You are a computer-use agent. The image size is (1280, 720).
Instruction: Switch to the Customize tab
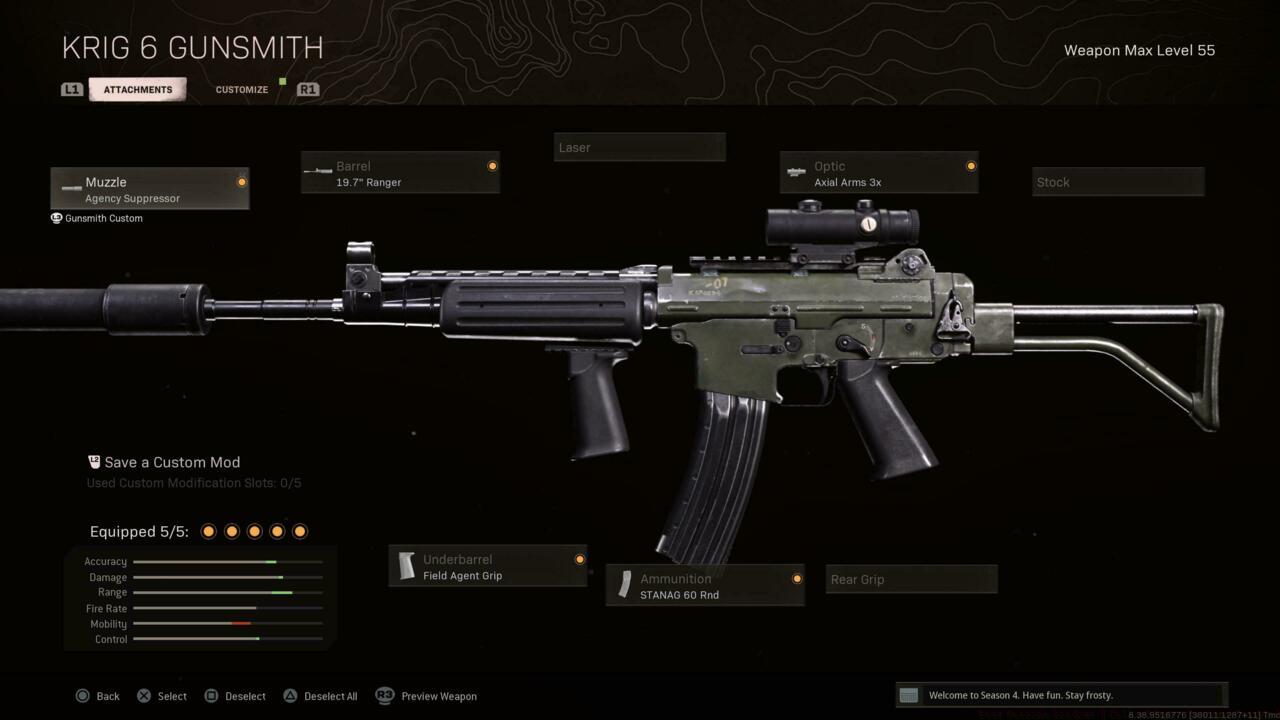point(241,89)
